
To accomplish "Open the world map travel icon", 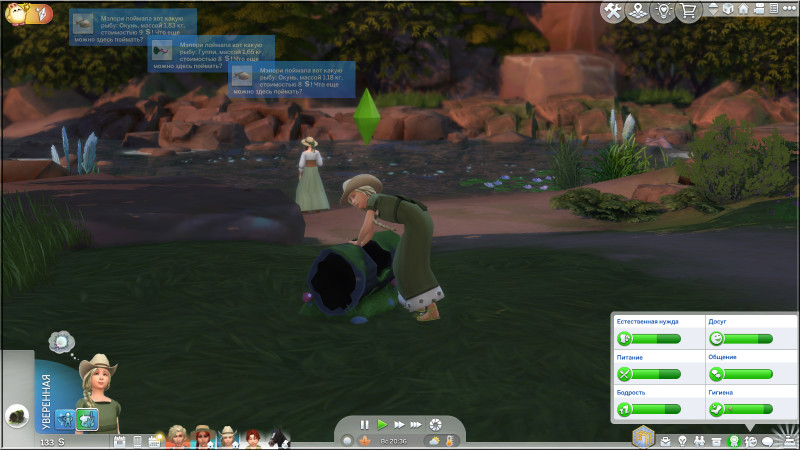I will pyautogui.click(x=636, y=11).
